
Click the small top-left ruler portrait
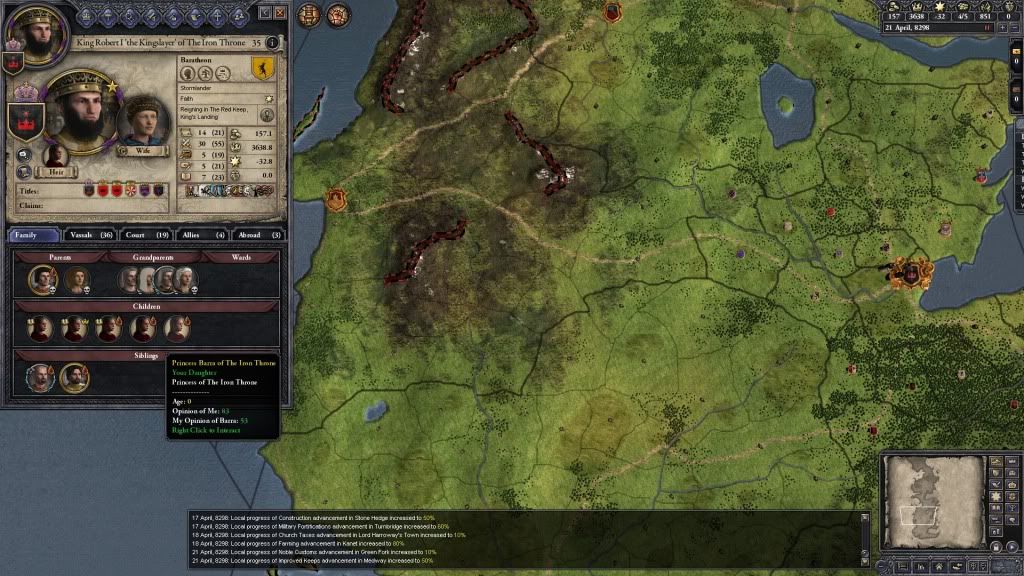click(x=28, y=29)
